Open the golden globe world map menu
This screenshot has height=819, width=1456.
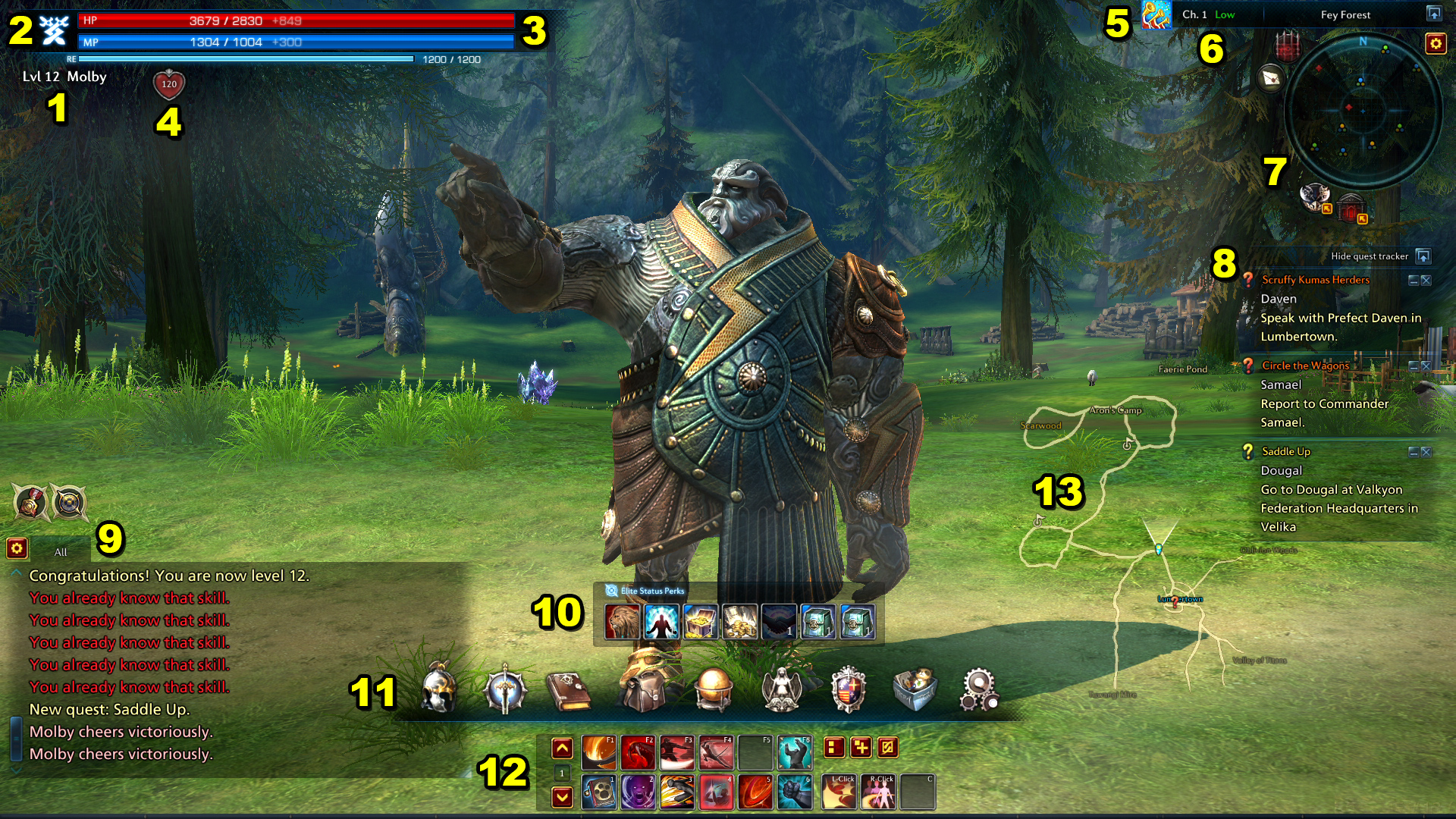(x=713, y=689)
